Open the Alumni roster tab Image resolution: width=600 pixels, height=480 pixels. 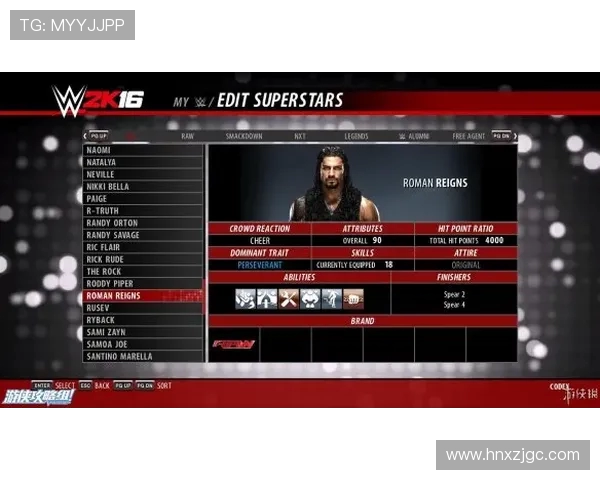pyautogui.click(x=413, y=135)
